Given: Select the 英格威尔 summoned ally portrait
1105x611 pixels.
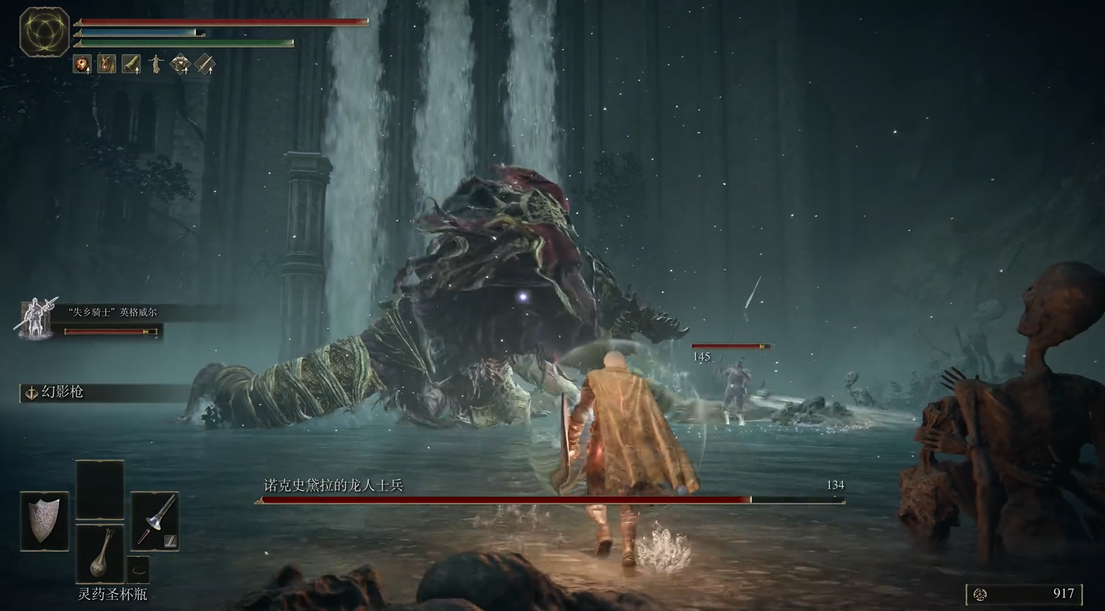Looking at the screenshot, I should pos(35,319).
